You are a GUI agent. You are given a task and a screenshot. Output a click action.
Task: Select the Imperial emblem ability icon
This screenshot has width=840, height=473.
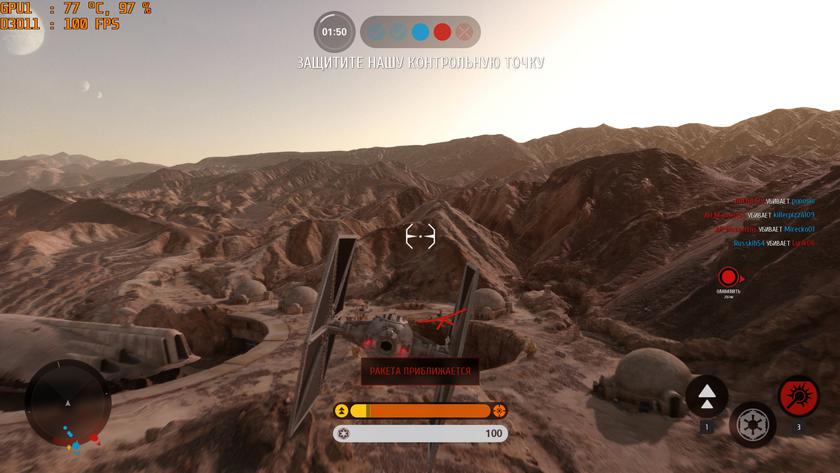(752, 424)
